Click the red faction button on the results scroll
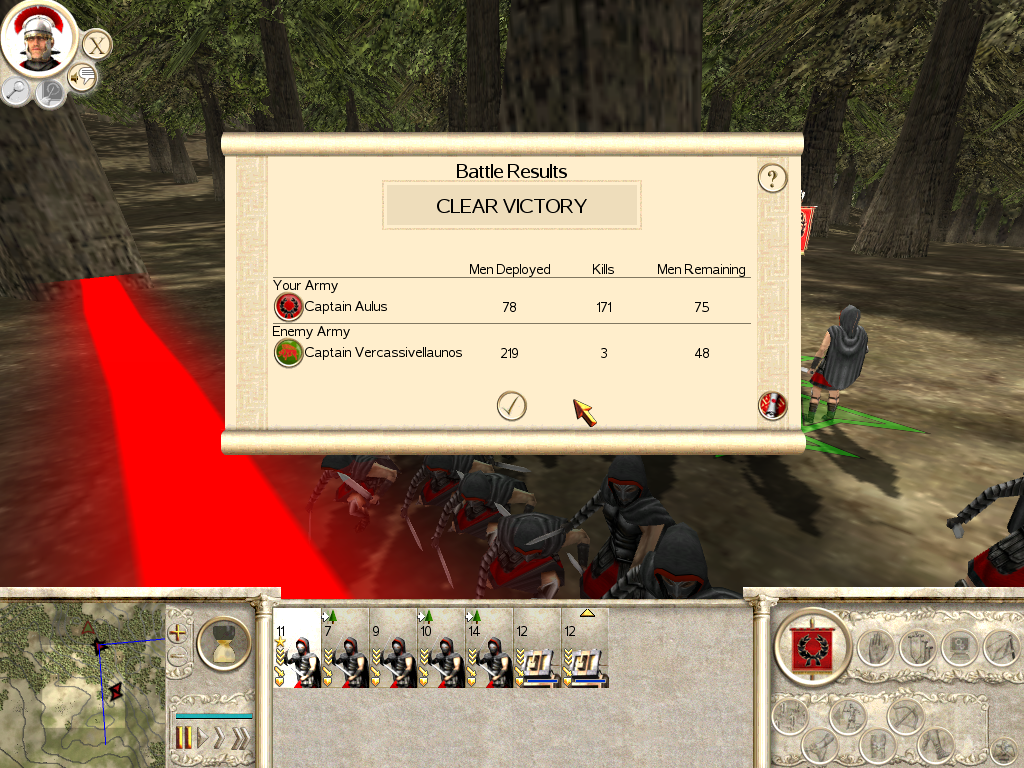This screenshot has height=768, width=1024. (x=773, y=405)
